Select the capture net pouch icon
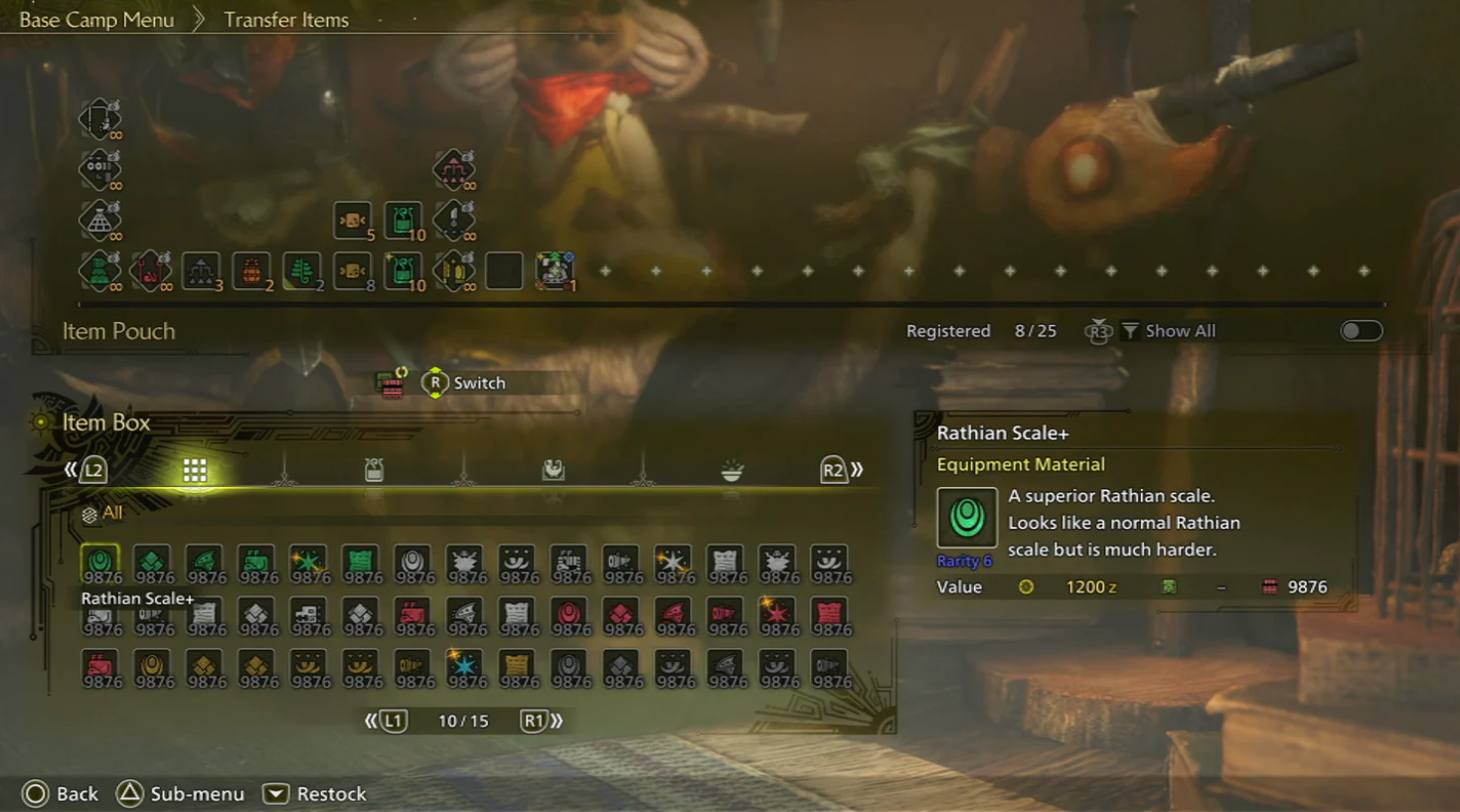Image resolution: width=1460 pixels, height=812 pixels. click(x=99, y=220)
